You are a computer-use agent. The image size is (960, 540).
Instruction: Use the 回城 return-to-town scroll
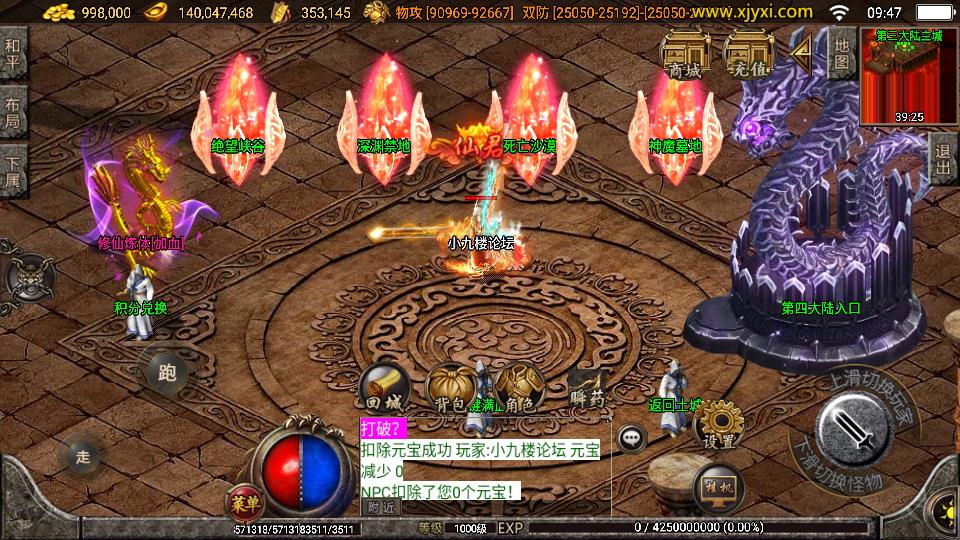(x=385, y=387)
